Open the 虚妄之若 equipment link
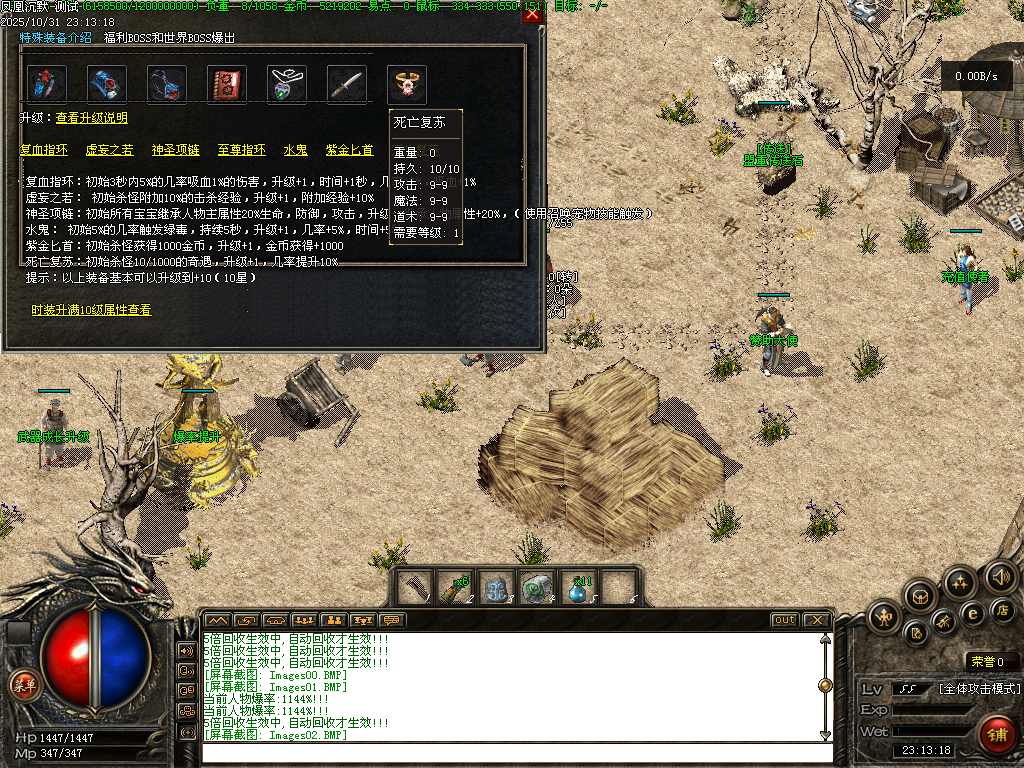The image size is (1024, 768). 109,150
